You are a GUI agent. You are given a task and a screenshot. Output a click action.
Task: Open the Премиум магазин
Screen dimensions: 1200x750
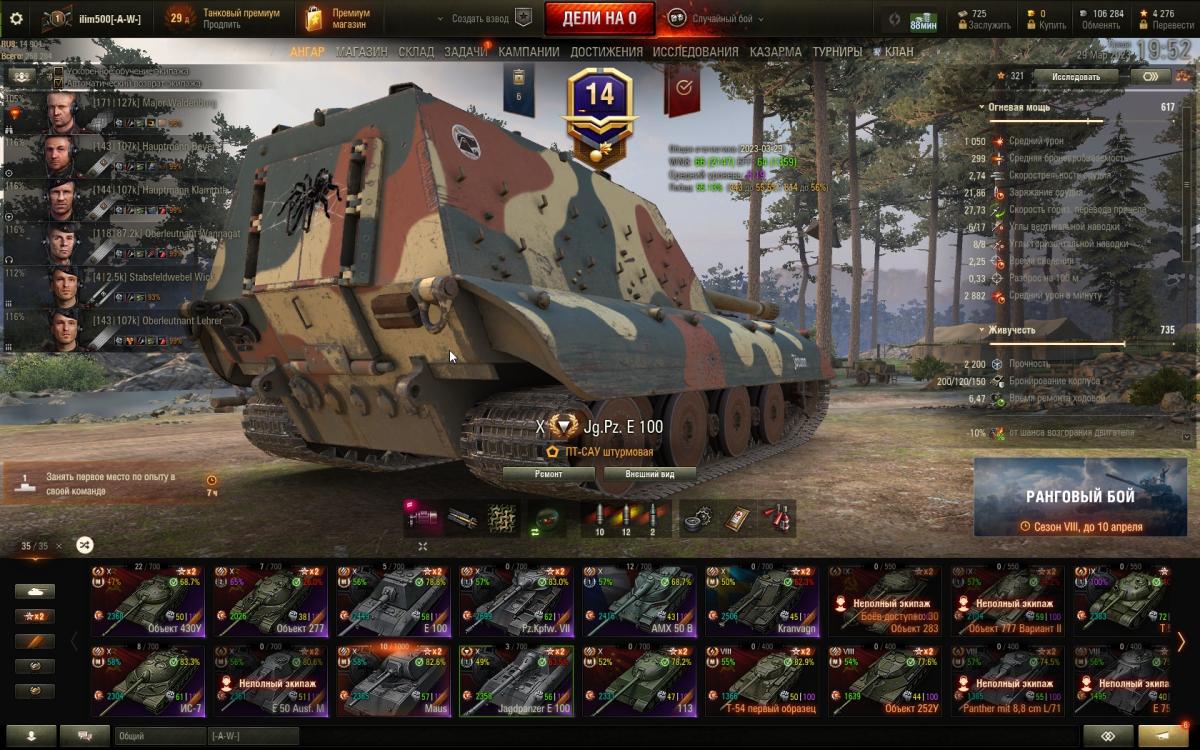tap(337, 18)
